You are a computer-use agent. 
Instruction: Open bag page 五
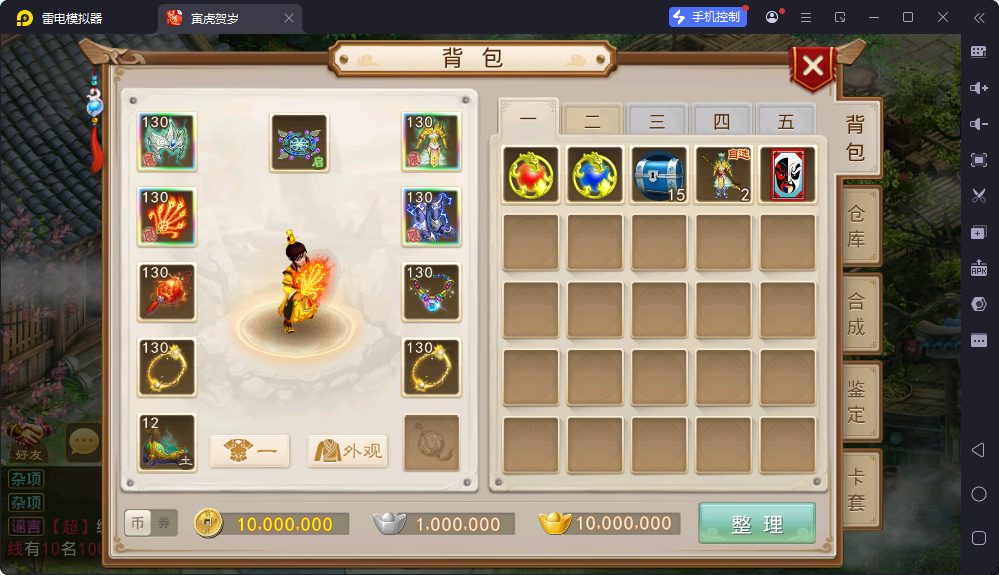tap(786, 122)
